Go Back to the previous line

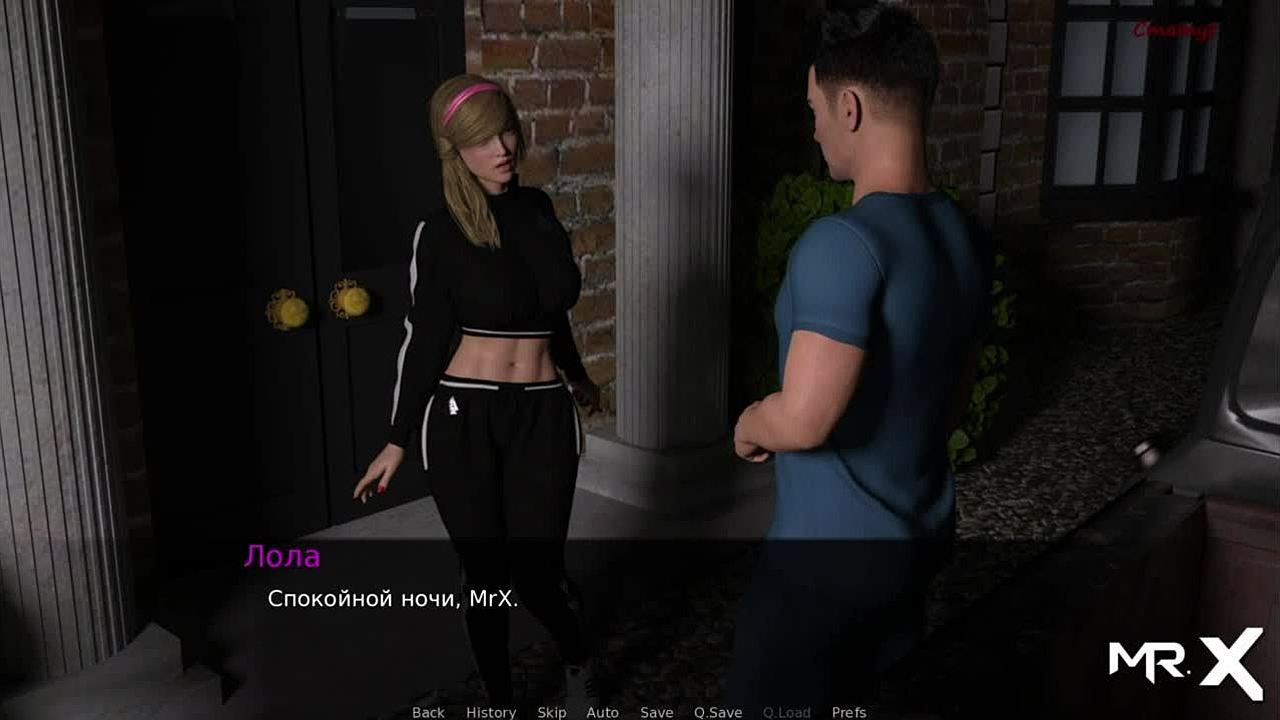point(428,712)
